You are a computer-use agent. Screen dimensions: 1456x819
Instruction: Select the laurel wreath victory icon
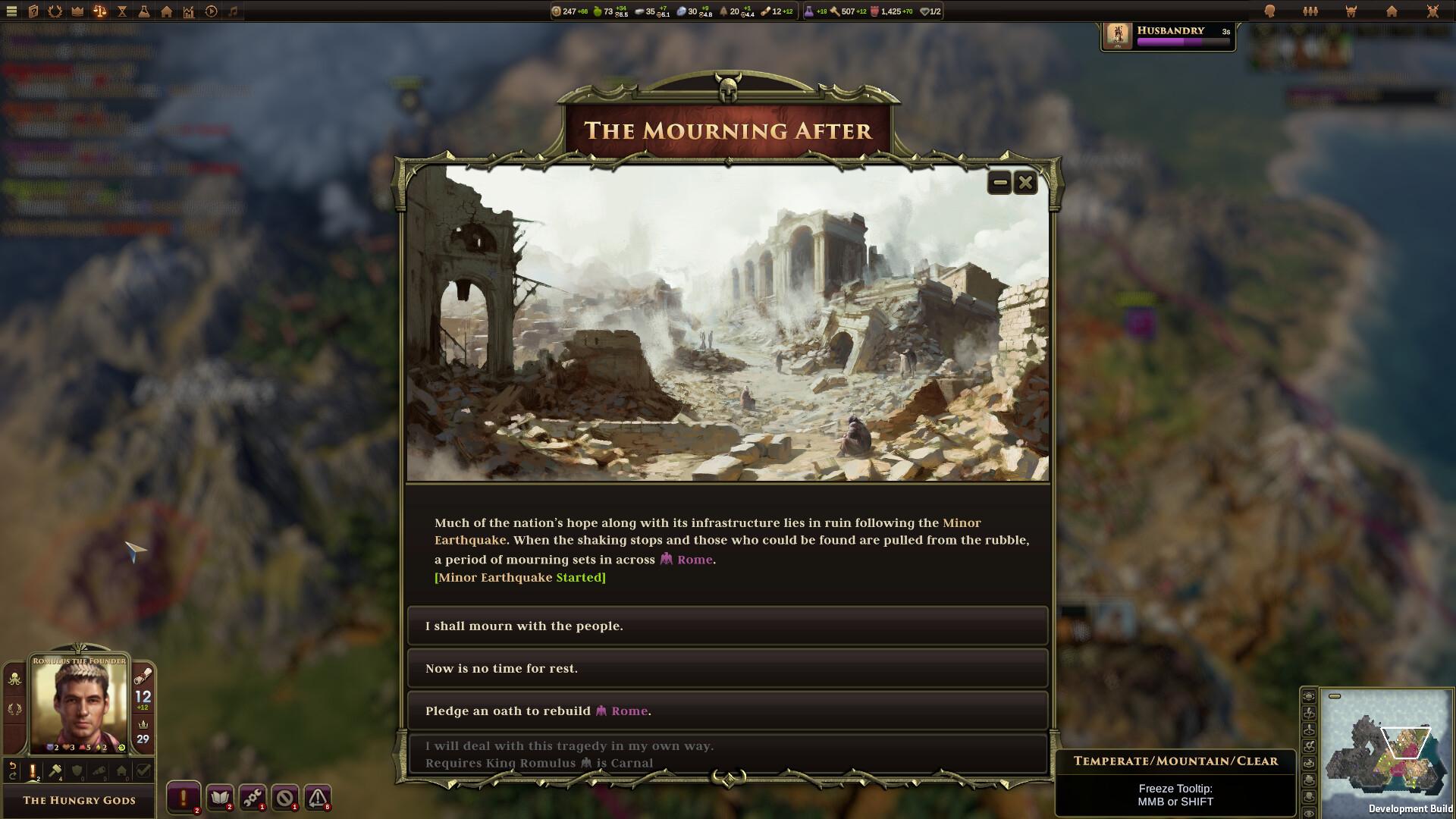(x=55, y=11)
